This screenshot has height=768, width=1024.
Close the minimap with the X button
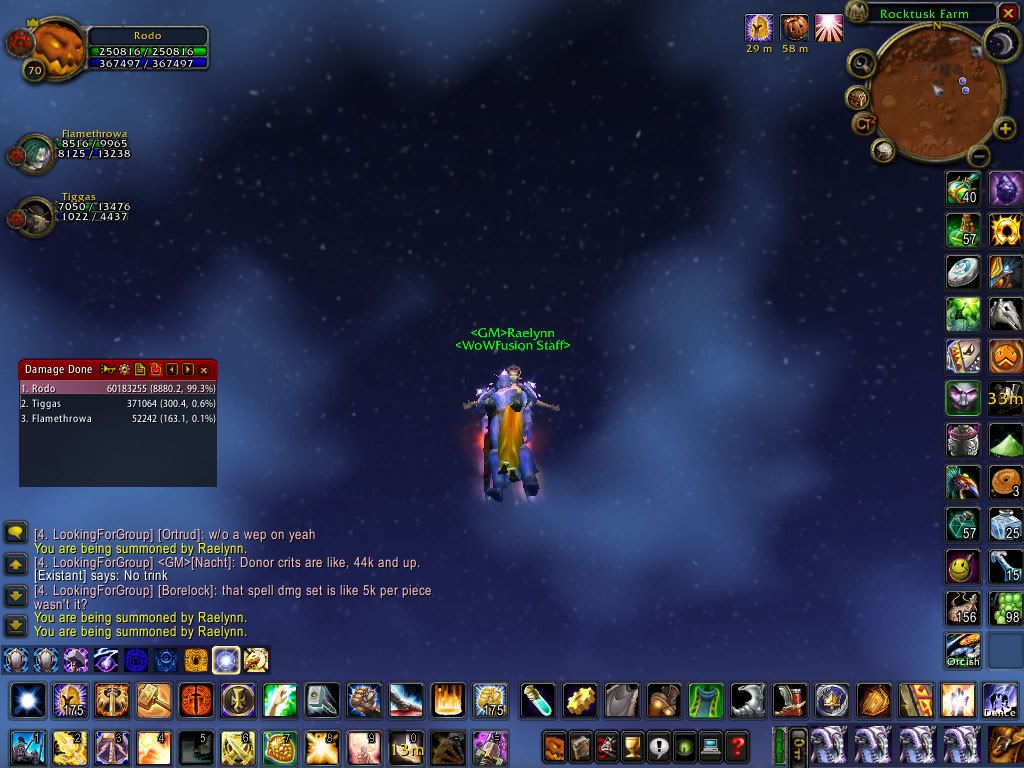[1010, 13]
